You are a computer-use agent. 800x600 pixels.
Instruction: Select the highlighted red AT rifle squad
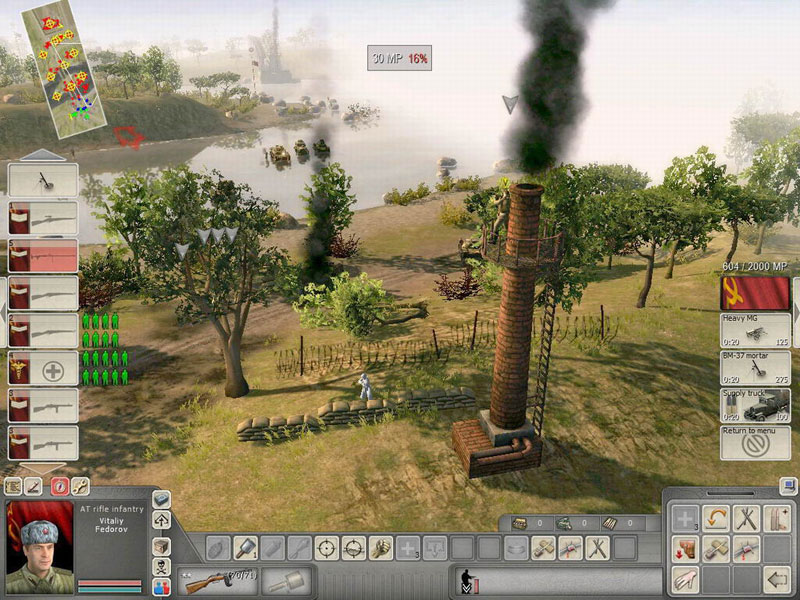(43, 255)
